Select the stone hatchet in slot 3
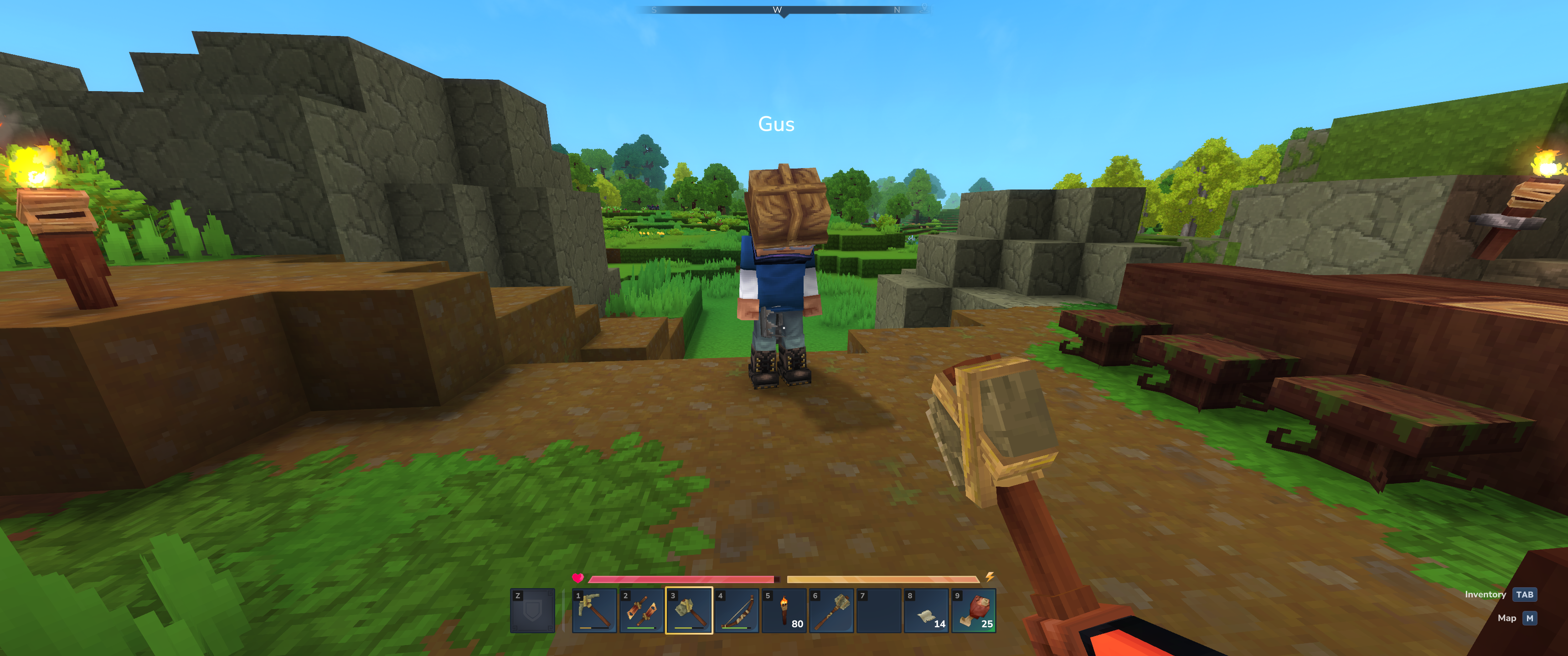 point(689,610)
